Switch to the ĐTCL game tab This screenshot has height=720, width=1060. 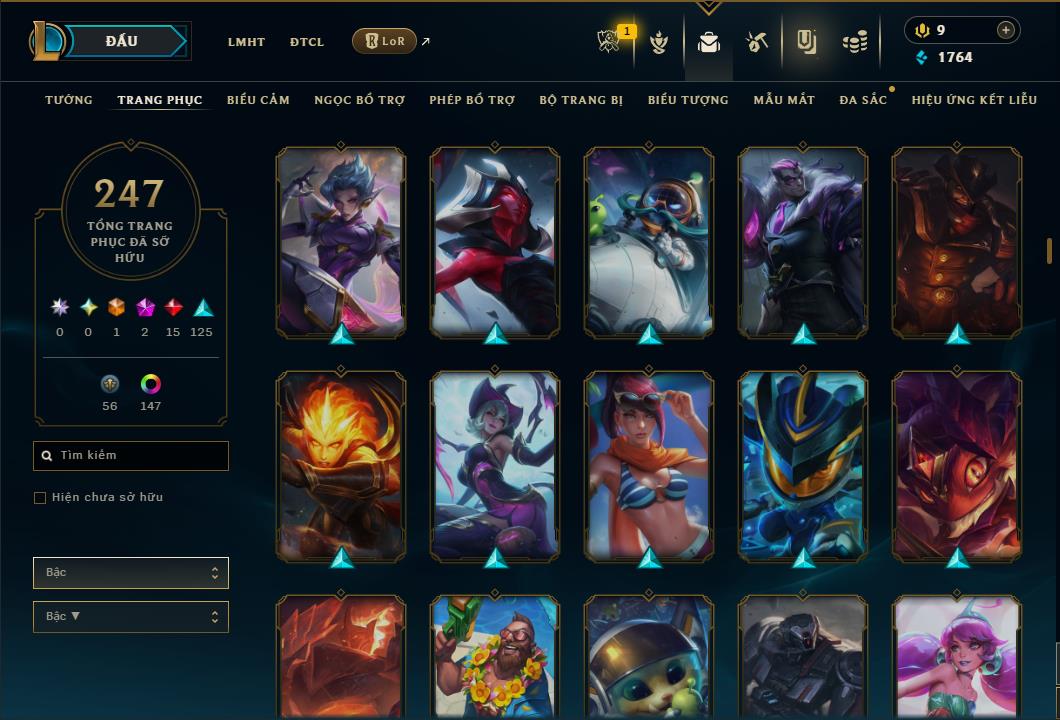pos(307,42)
